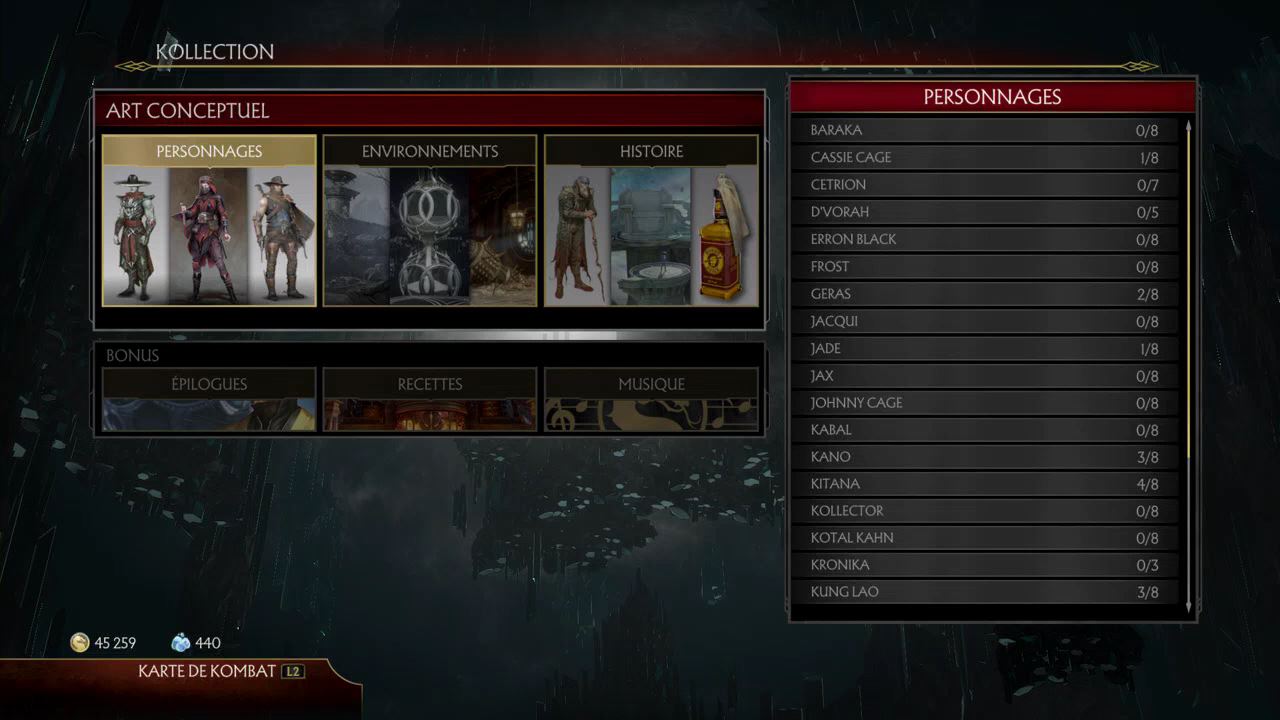Select Kano's concept art row
1280x720 pixels.
(x=985, y=457)
